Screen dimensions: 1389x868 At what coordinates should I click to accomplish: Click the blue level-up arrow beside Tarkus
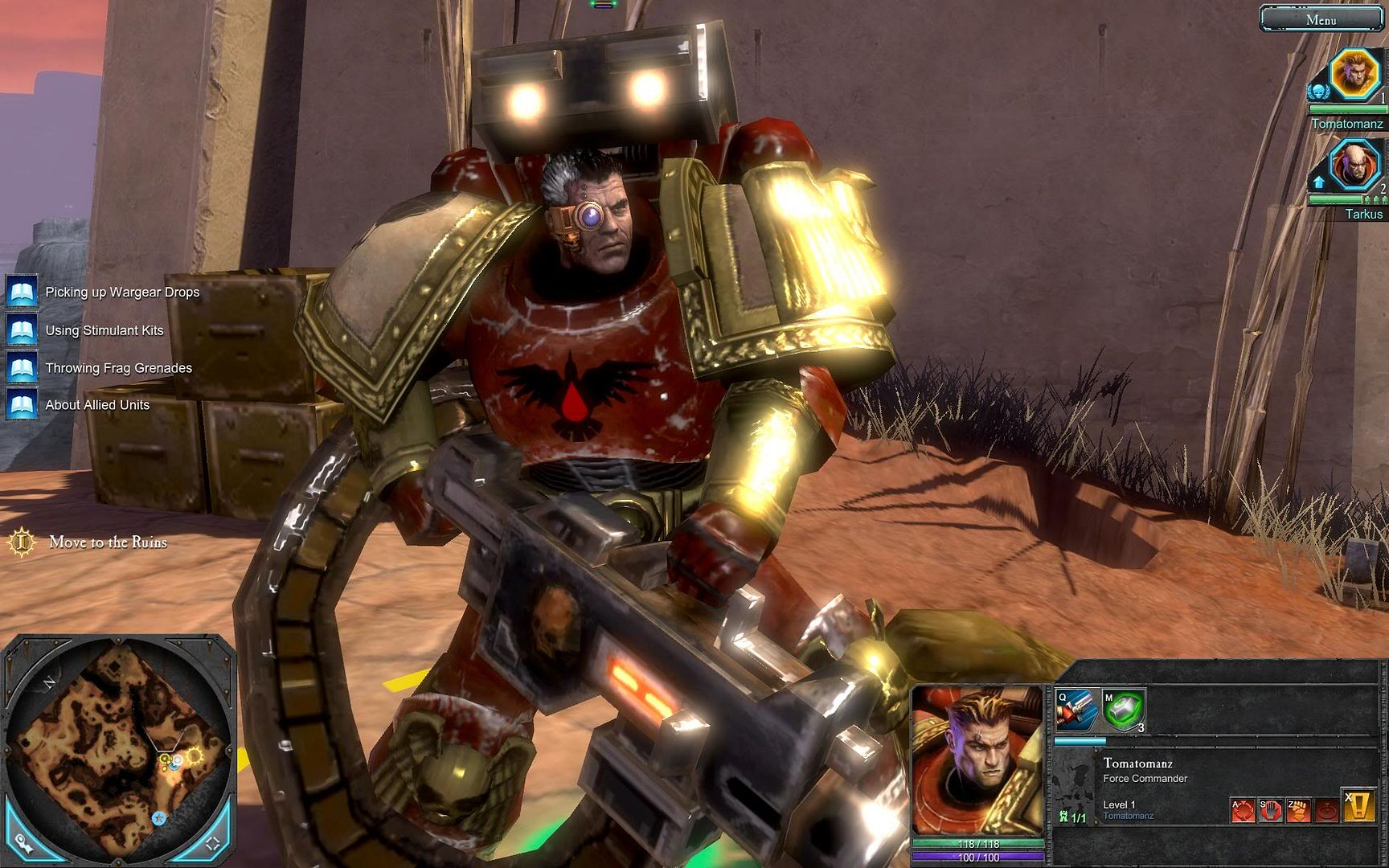click(1318, 182)
